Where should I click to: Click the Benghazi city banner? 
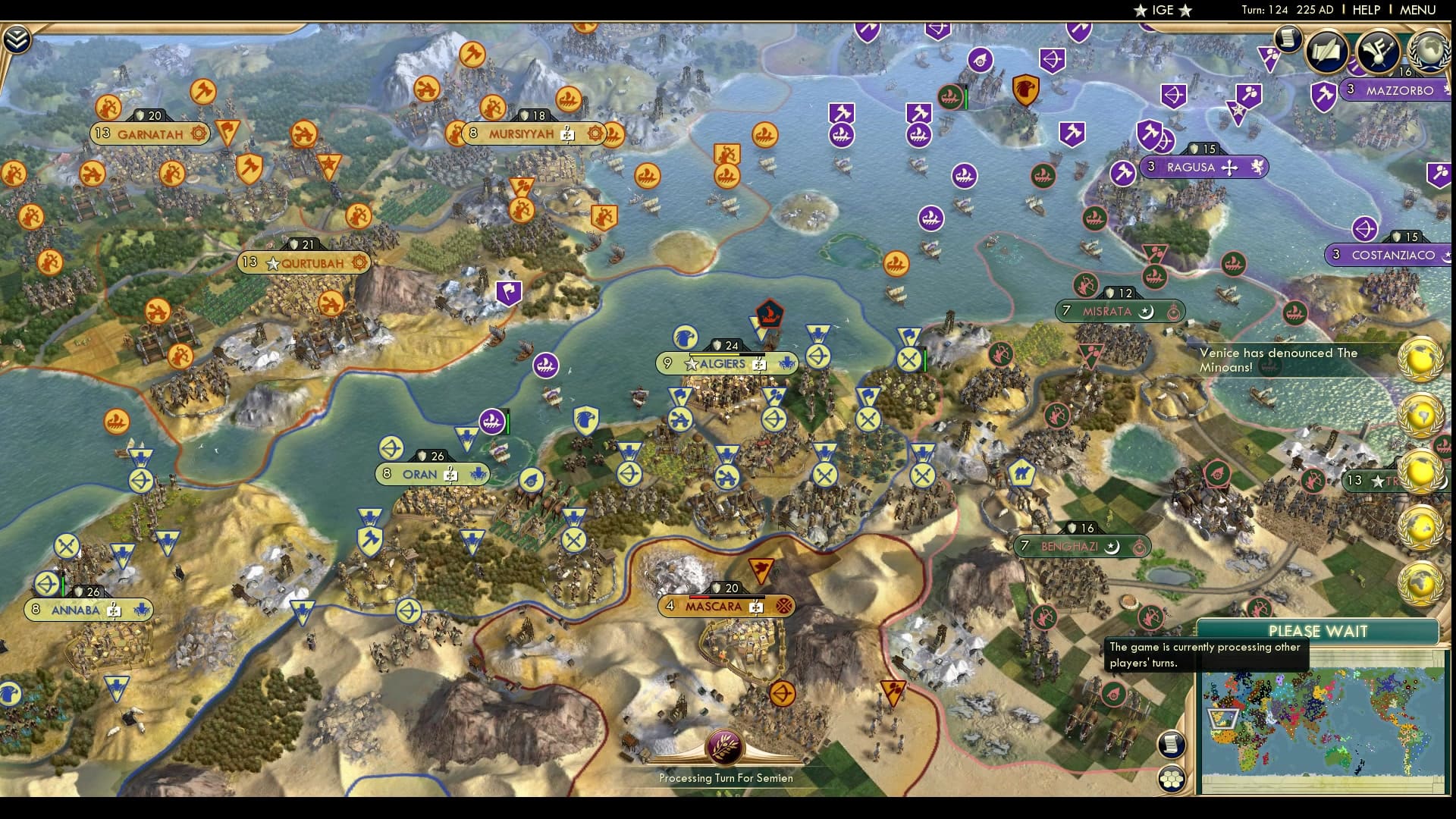pos(1080,545)
